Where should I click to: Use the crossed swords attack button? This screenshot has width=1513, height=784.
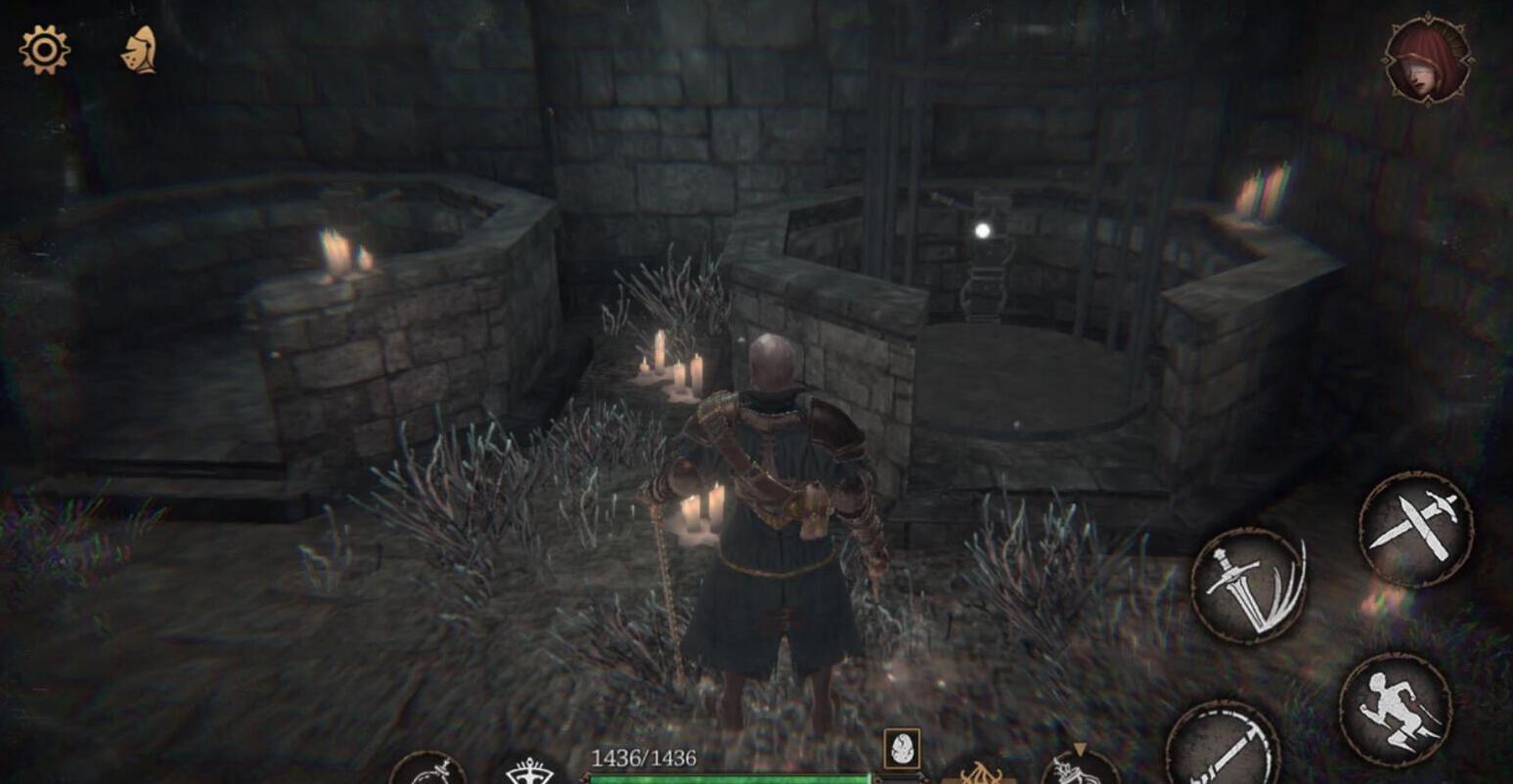[x=1415, y=529]
